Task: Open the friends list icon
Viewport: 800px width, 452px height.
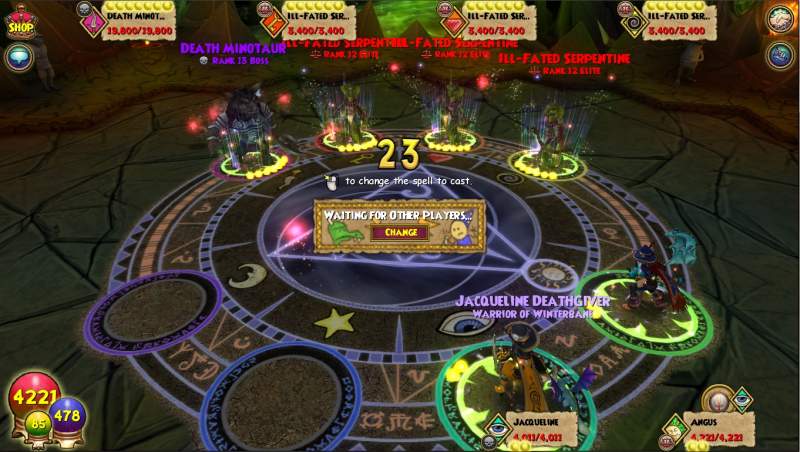Action: click(x=779, y=19)
